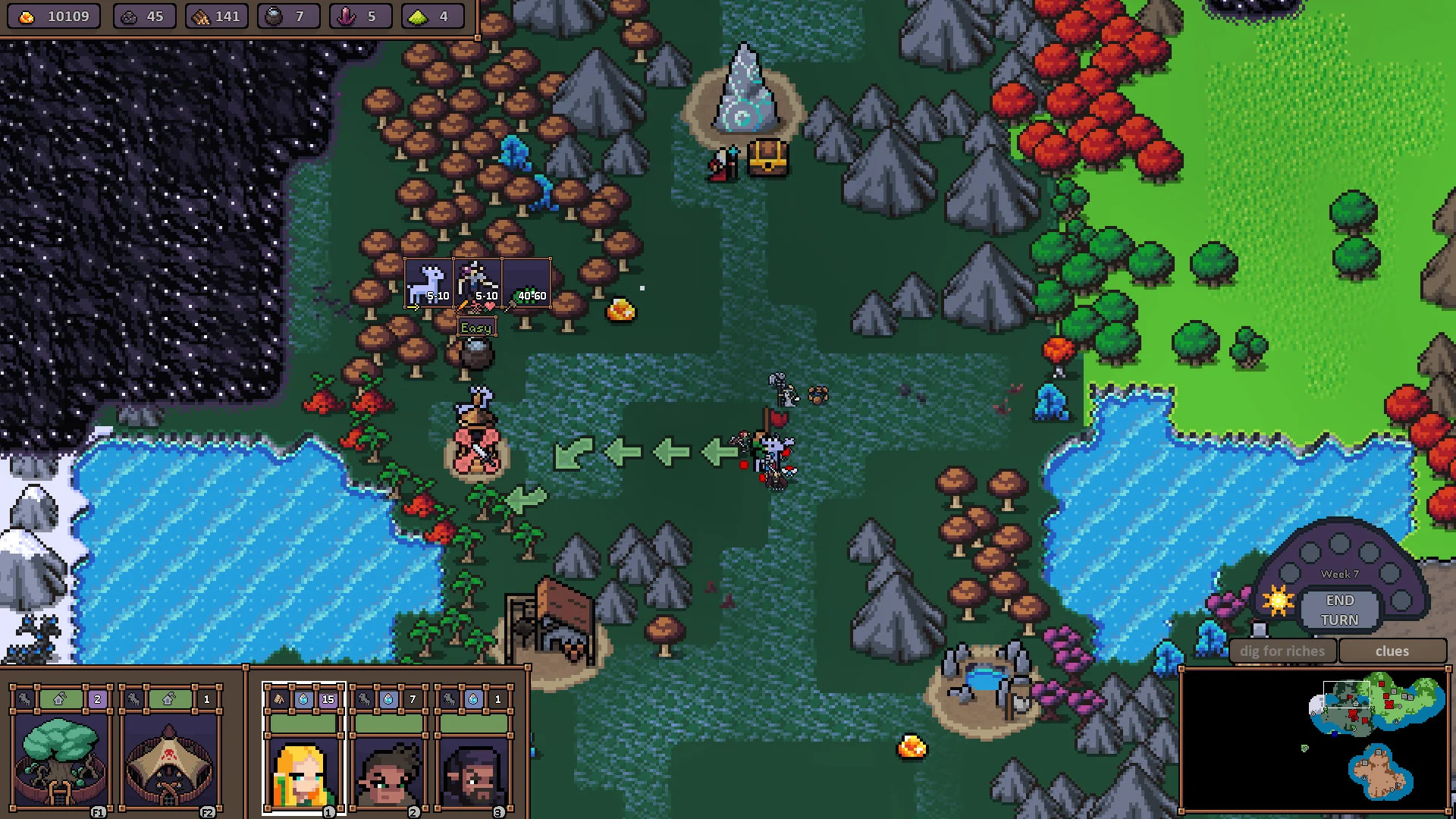Select dig for riches

coord(1282,651)
